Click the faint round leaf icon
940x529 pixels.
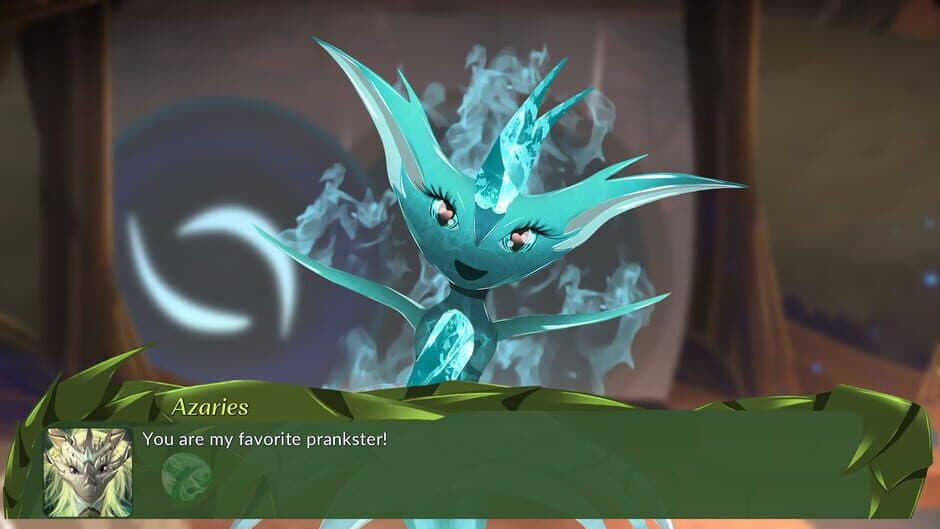(x=186, y=476)
